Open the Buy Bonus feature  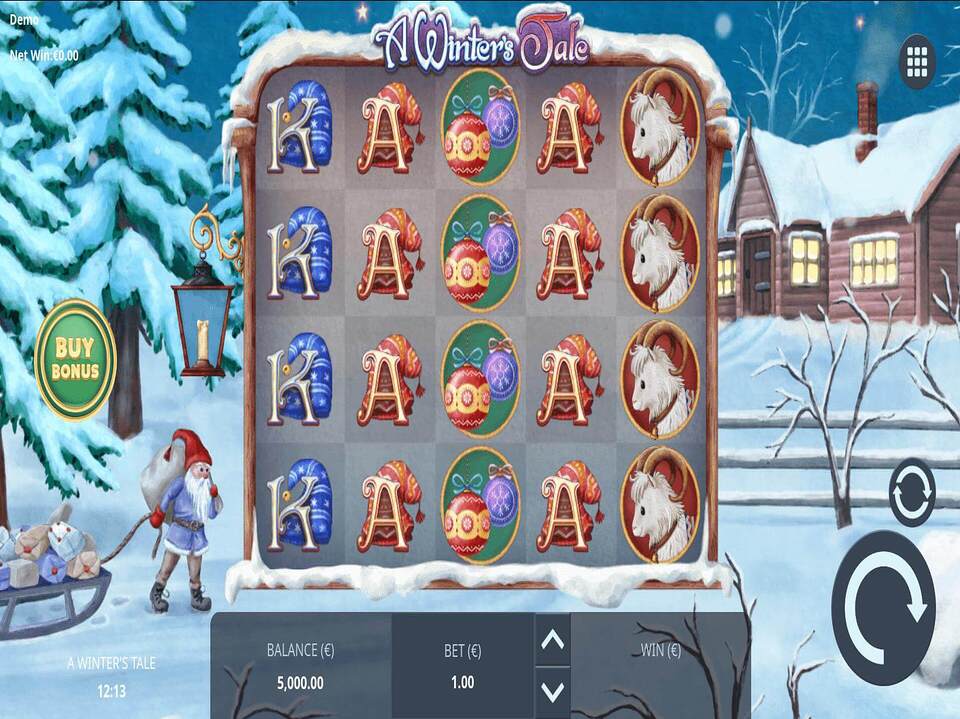pyautogui.click(x=75, y=359)
